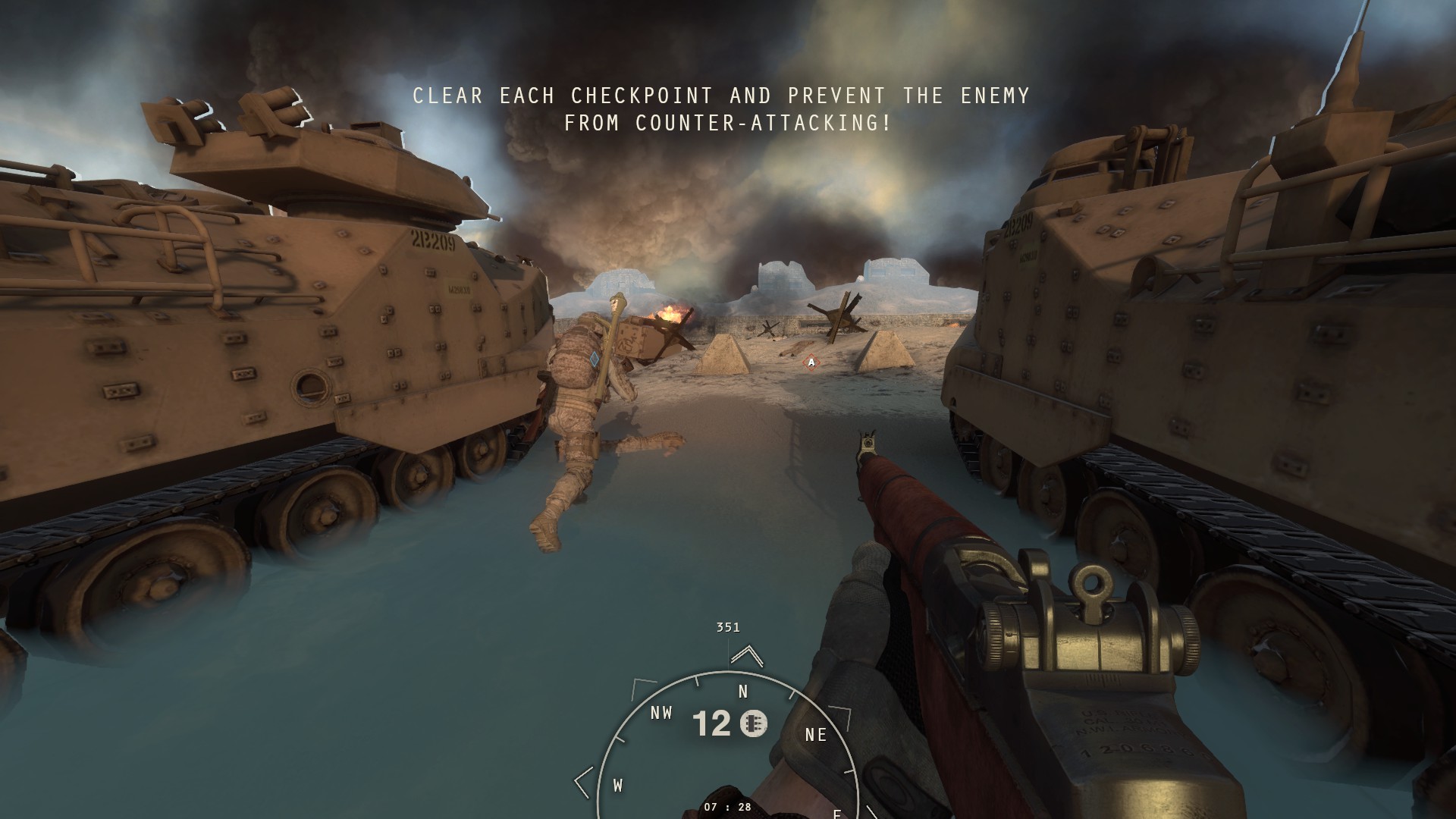
Task: Click the heading number 351 above the compass
Action: tap(727, 627)
